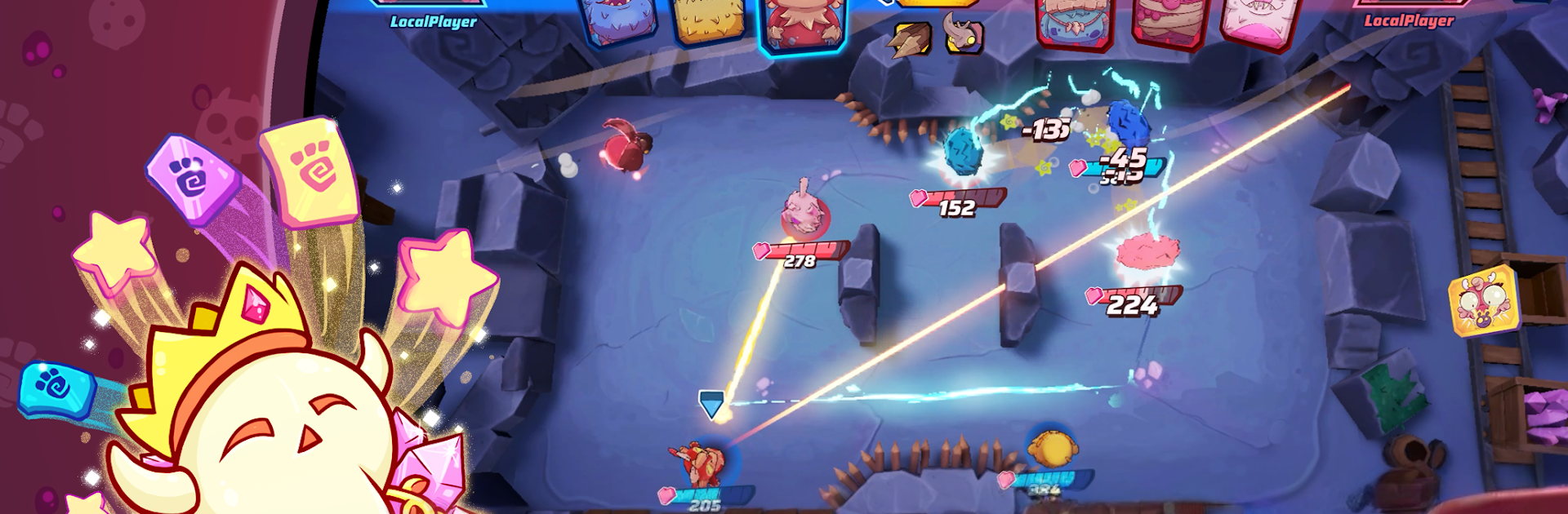Pick the highlighted red monster card
The width and height of the screenshot is (1568, 514).
coord(803,24)
